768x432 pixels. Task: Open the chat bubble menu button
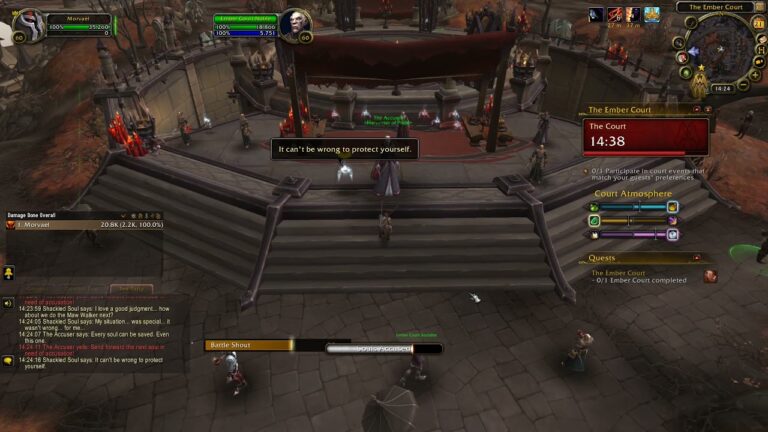pos(8,360)
